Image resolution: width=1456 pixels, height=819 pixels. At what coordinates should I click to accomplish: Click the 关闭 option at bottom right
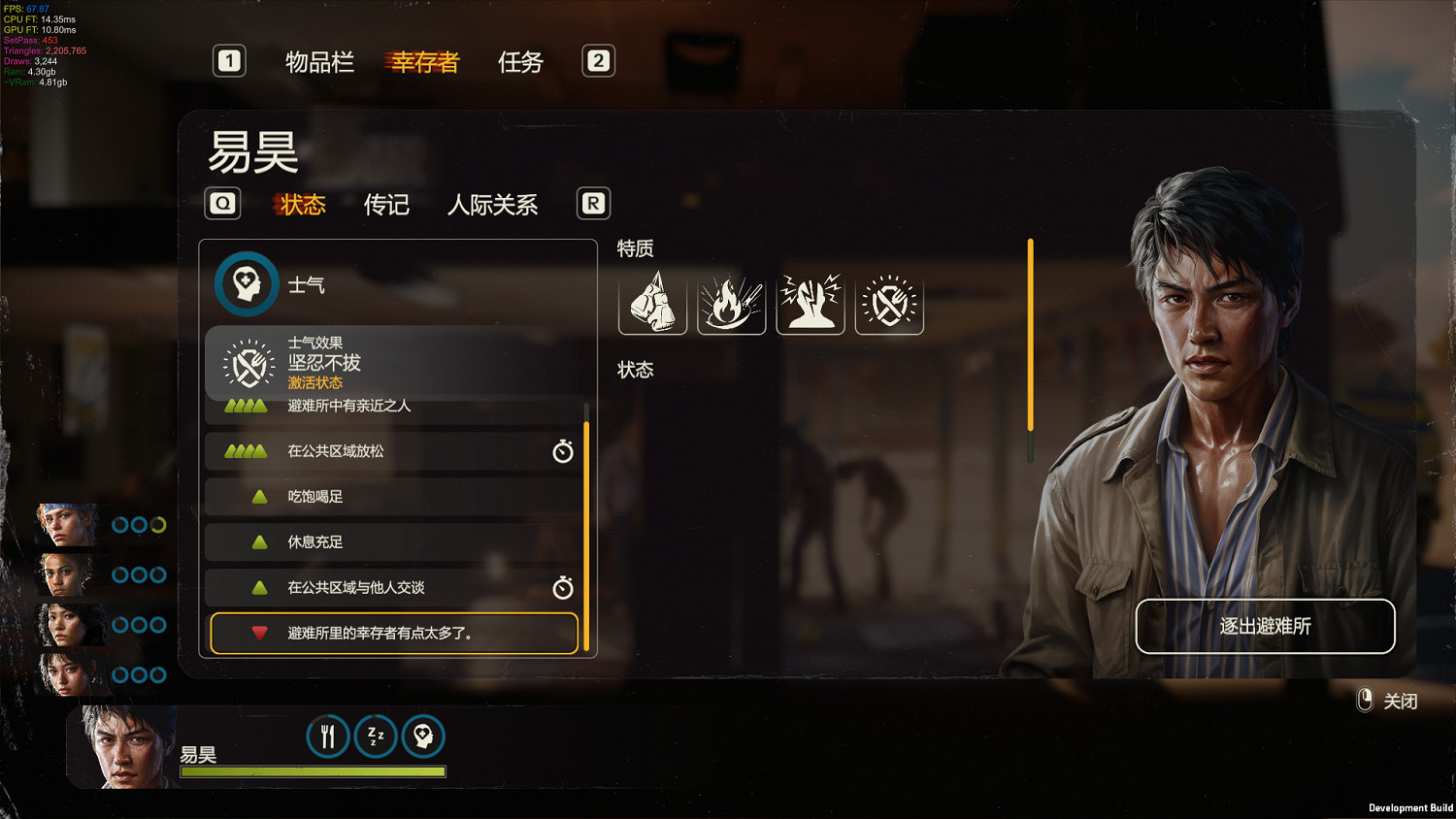pyautogui.click(x=1400, y=701)
